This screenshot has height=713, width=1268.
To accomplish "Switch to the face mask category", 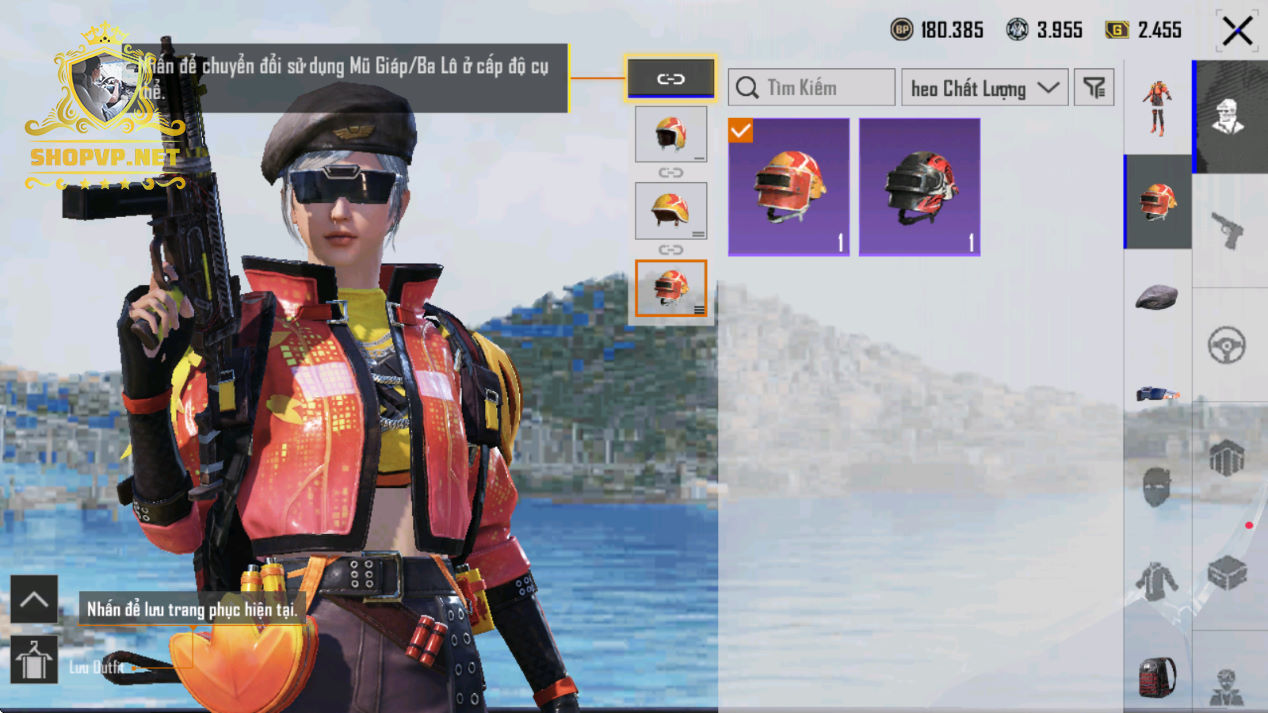I will coord(1157,487).
